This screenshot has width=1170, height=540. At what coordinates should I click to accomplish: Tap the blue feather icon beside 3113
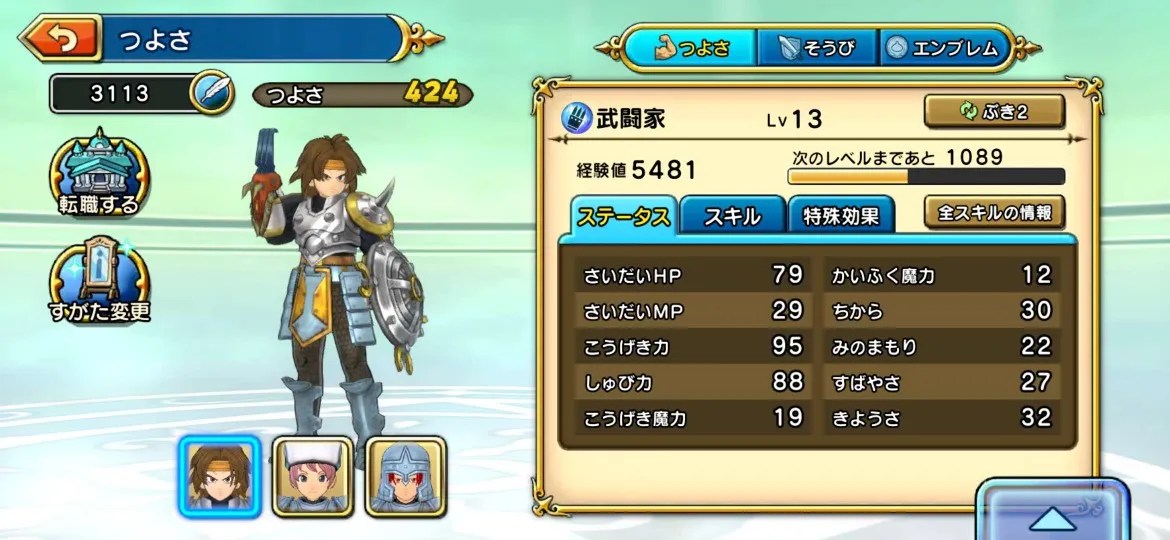(x=212, y=94)
